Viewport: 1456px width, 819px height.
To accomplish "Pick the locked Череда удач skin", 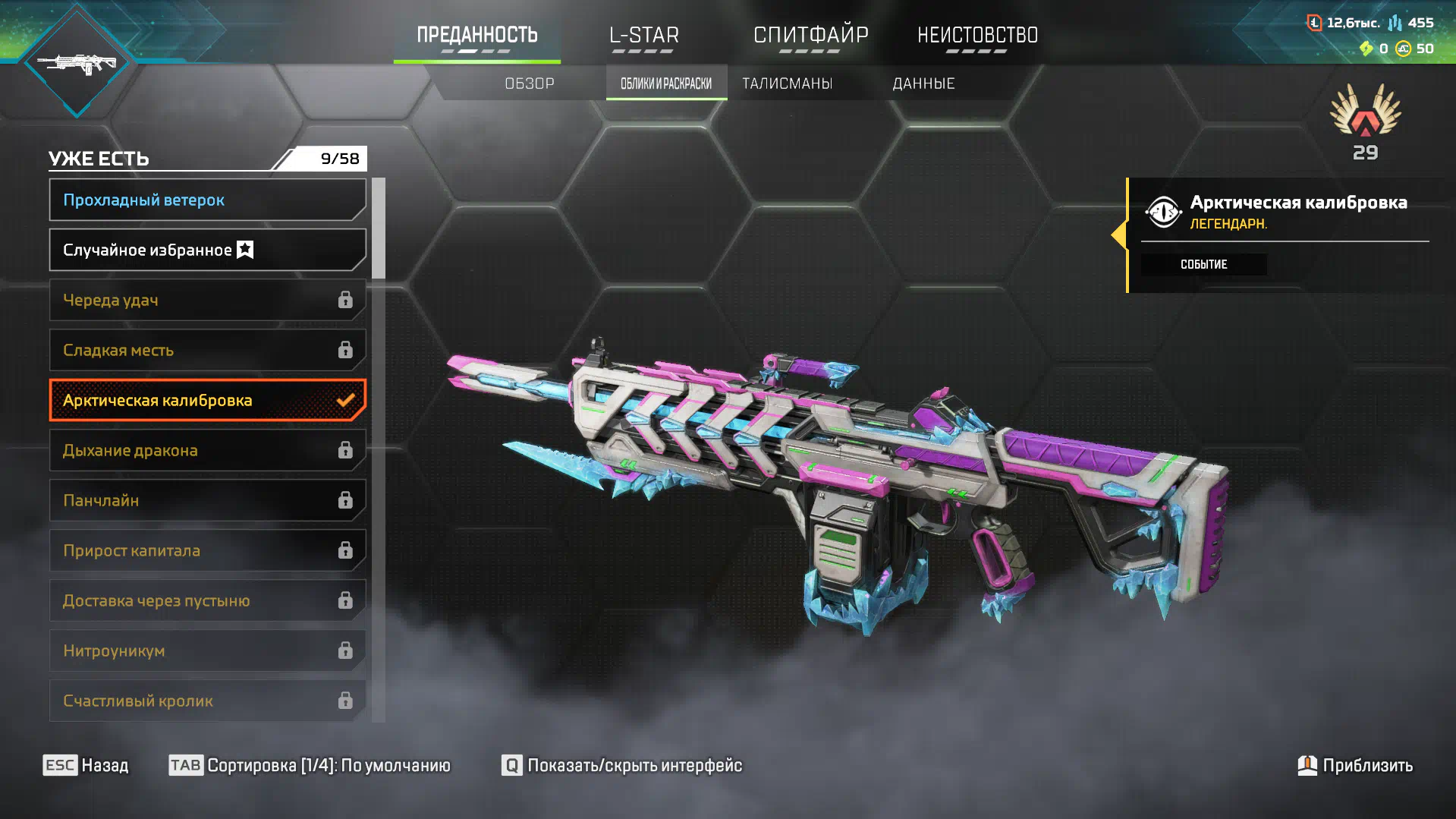I will [x=207, y=301].
